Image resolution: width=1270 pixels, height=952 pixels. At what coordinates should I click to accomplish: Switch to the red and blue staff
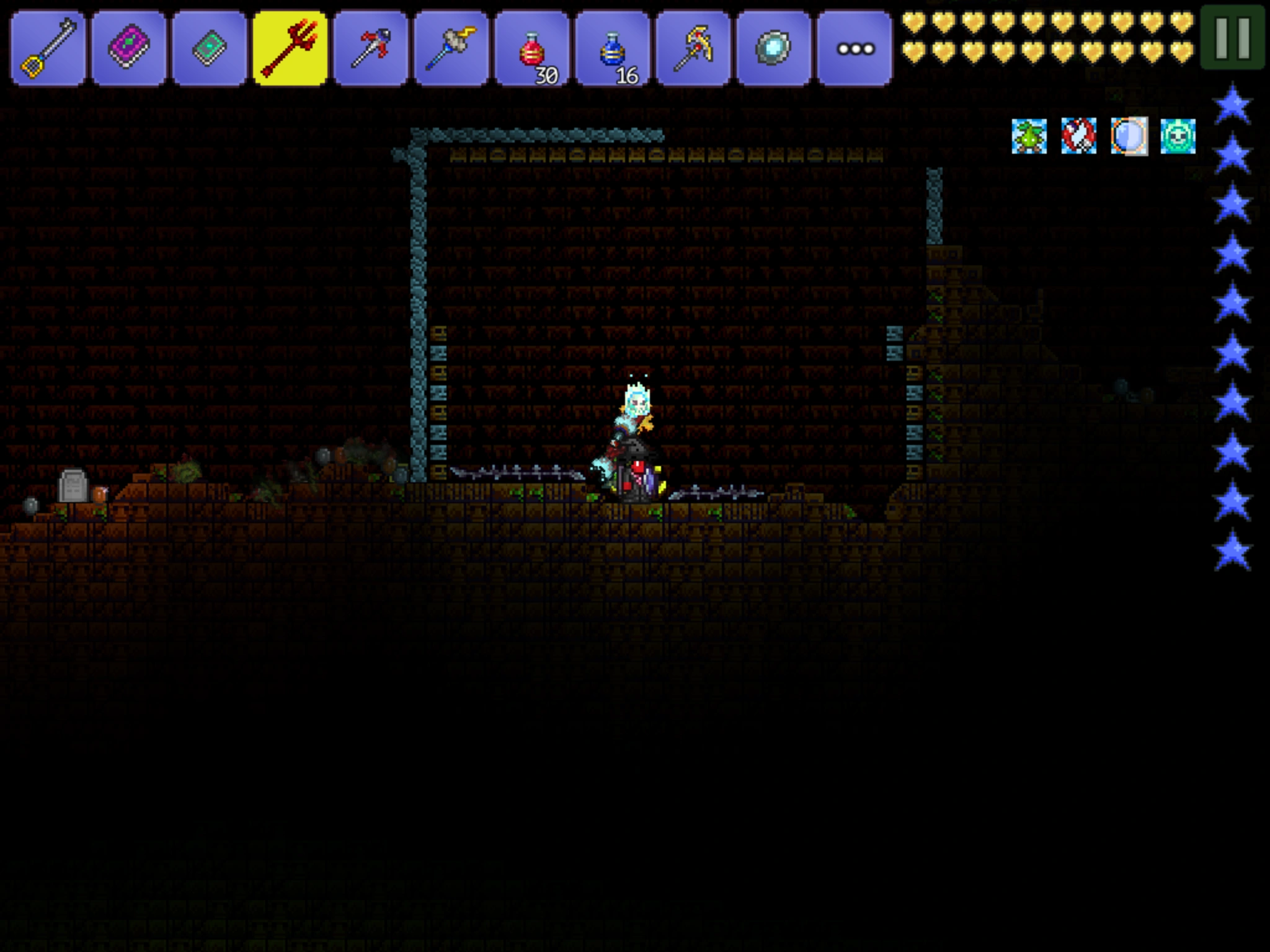pos(371,48)
